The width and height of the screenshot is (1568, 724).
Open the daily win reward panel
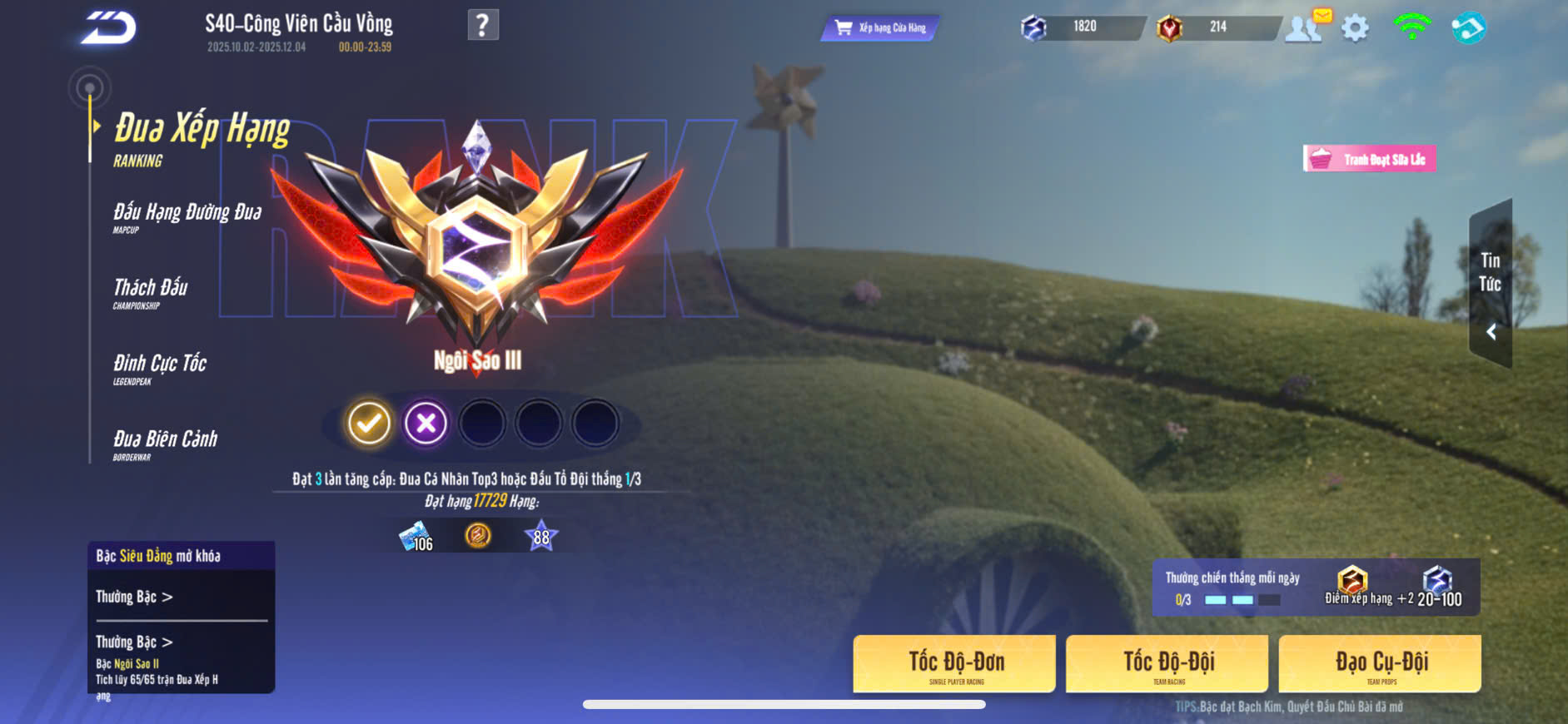(1316, 588)
